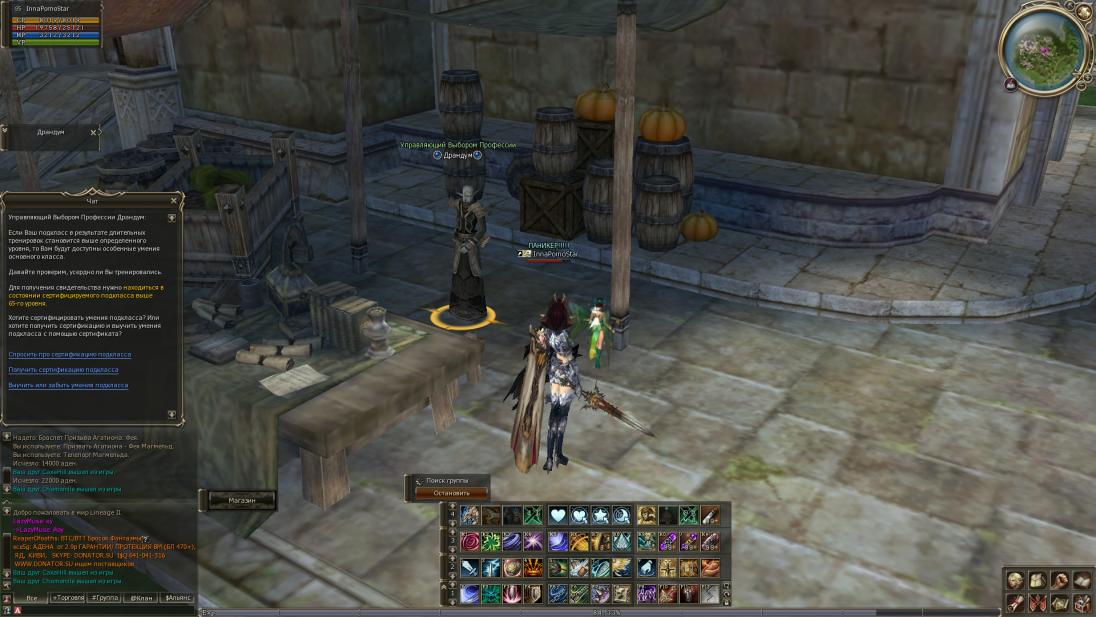The height and width of the screenshot is (617, 1096).
Task: Open the circular minimap
Action: 1044,50
